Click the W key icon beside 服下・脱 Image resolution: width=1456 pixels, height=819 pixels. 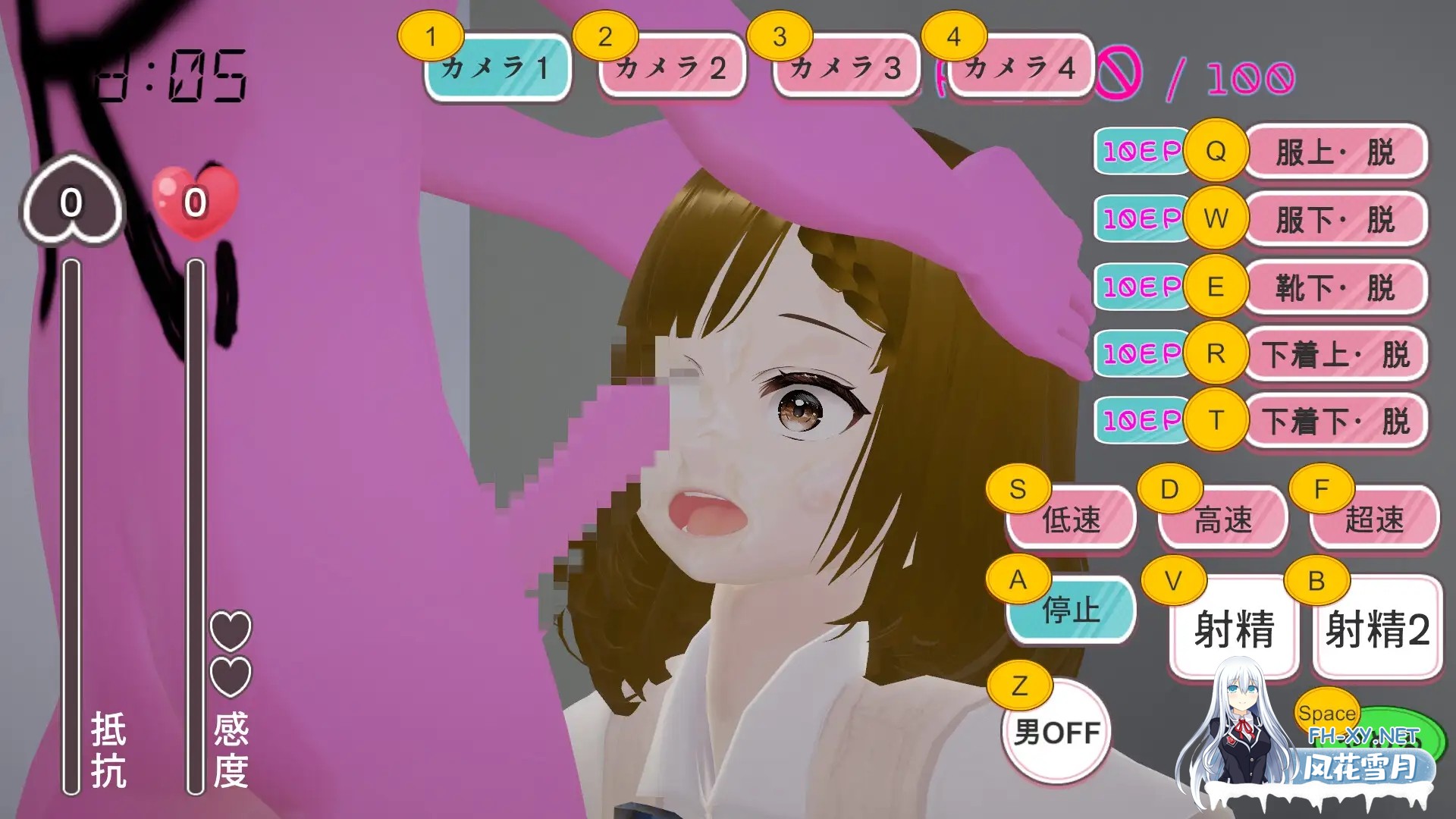click(1216, 219)
